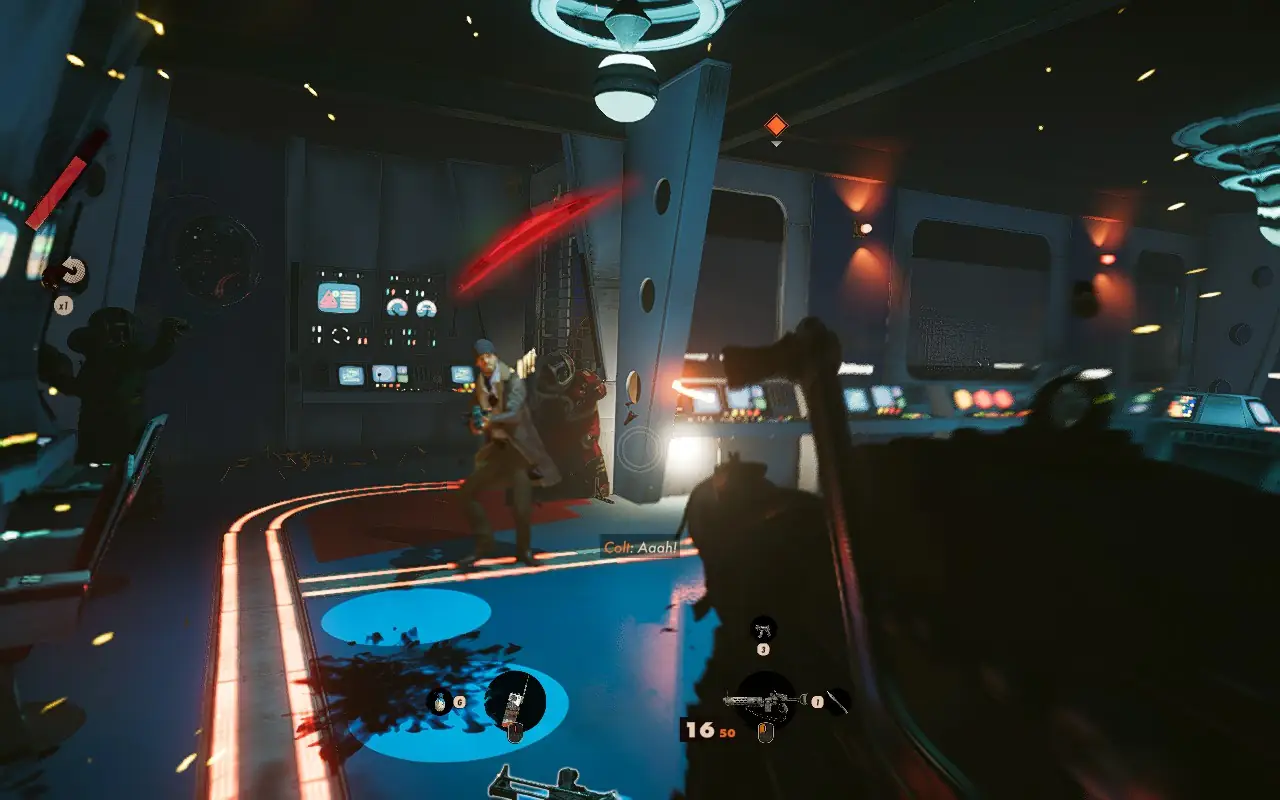Activate the Hackamajig gadget icon
Screen dimensions: 1280x800
(x=515, y=700)
